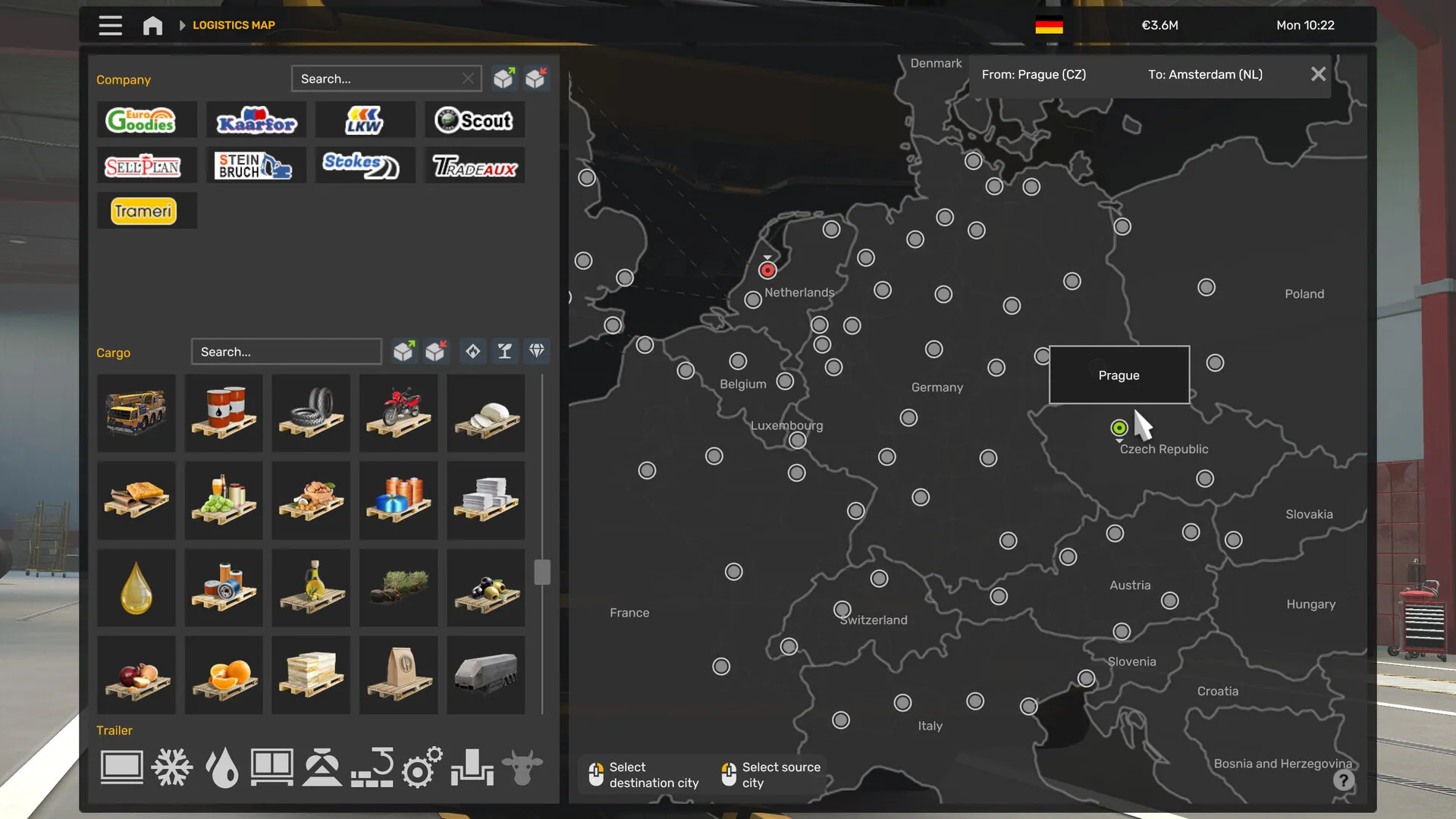
Task: Filter cargo by flammable ADR class
Action: (472, 351)
